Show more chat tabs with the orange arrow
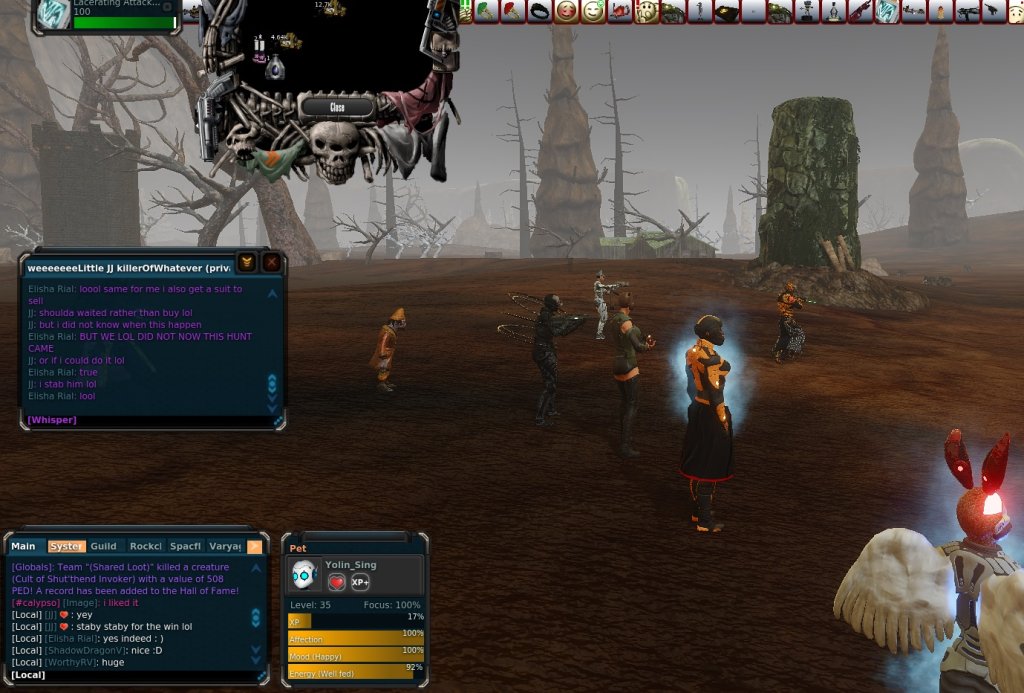The width and height of the screenshot is (1024, 693). click(x=254, y=546)
